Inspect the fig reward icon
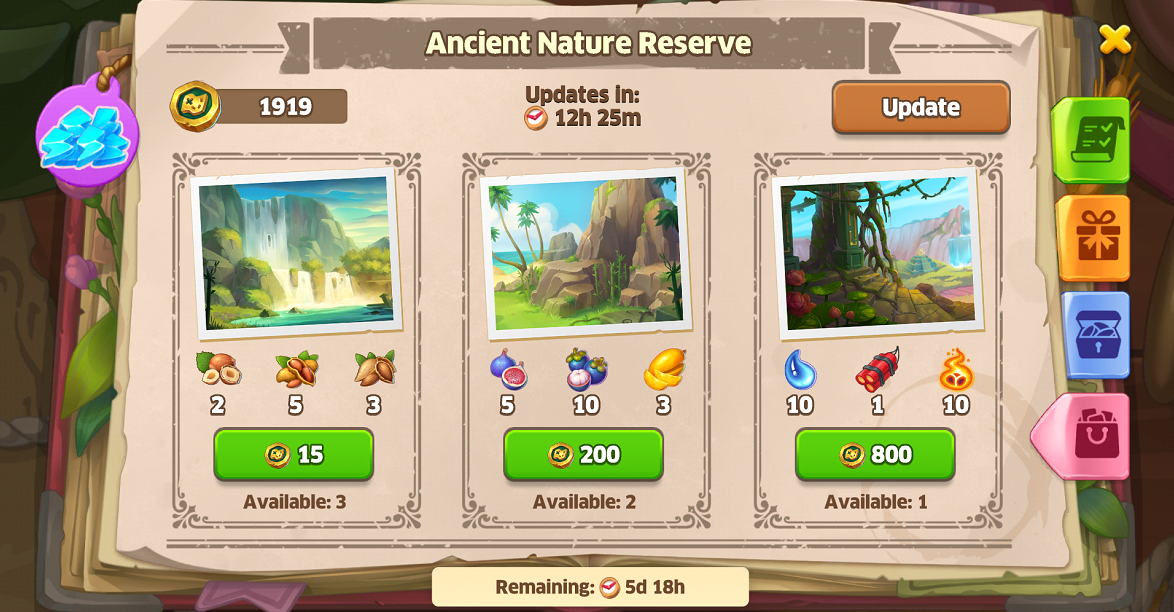Screen dimensions: 1174x612 coord(508,370)
